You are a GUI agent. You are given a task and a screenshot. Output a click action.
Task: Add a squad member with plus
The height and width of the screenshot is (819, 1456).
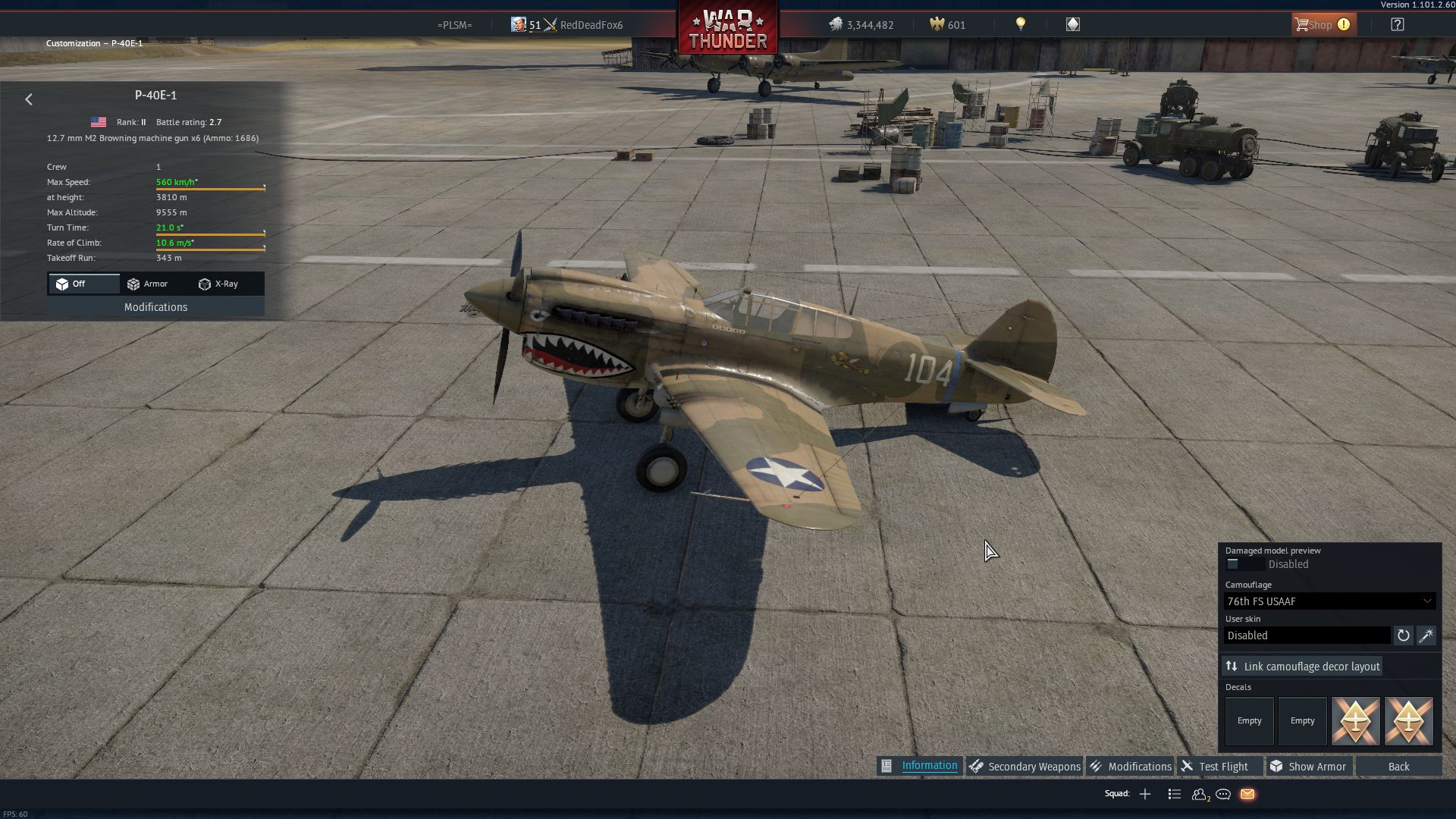1145,794
